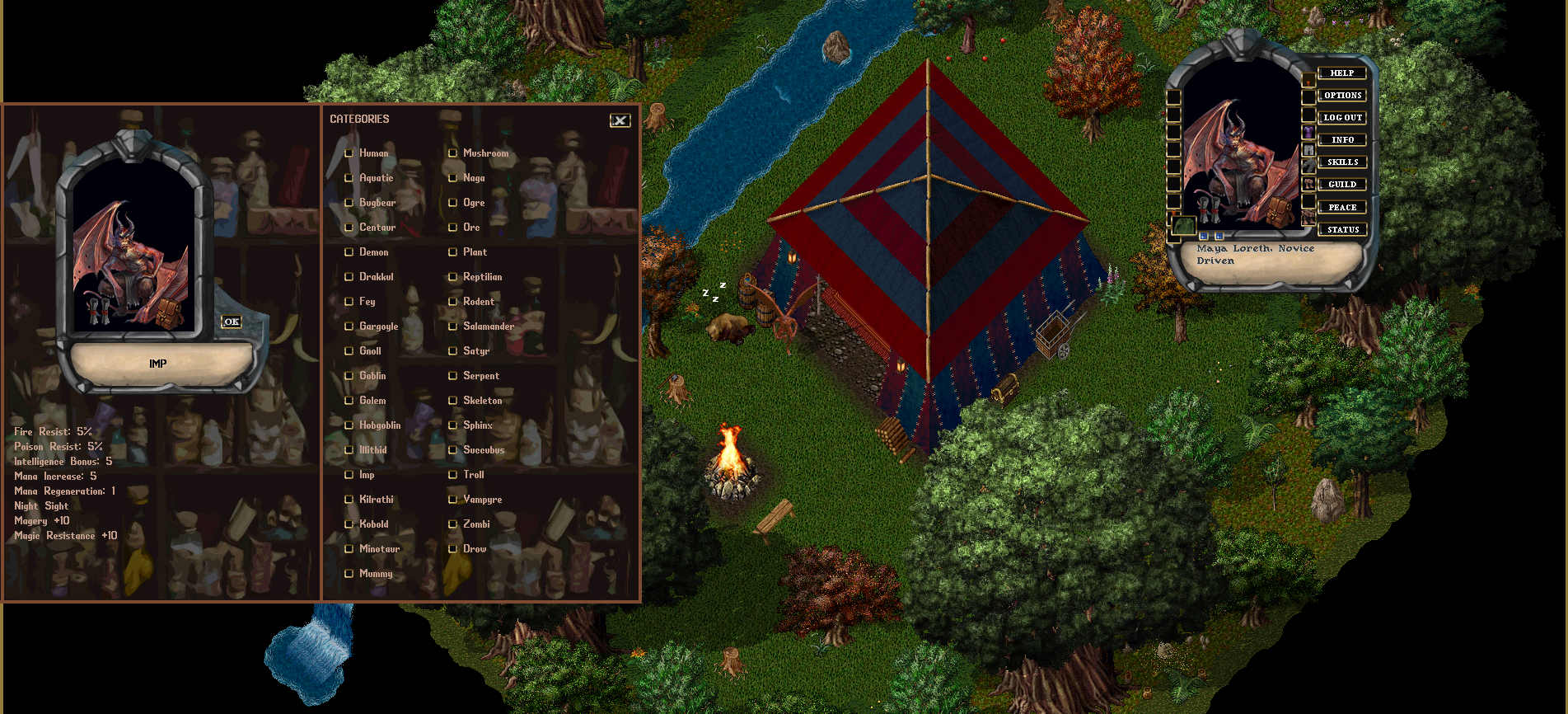Viewport: 1568px width, 714px height.
Task: Toggle the Gargoyle checkbox
Action: 349,326
